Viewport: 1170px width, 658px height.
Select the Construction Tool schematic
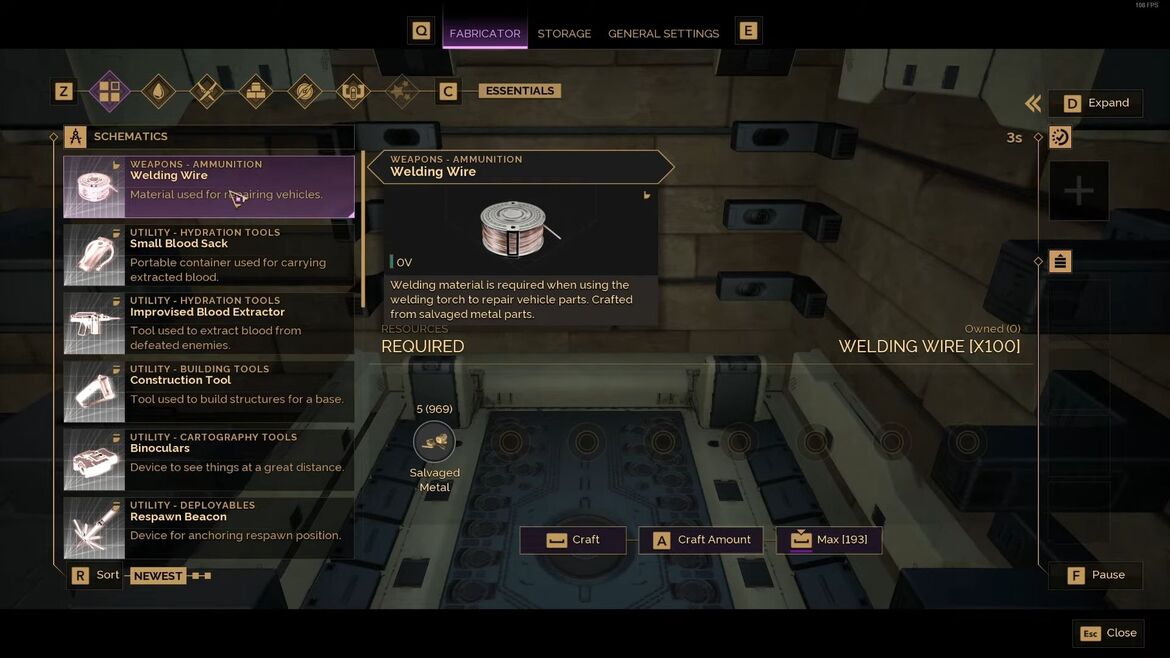[x=208, y=391]
